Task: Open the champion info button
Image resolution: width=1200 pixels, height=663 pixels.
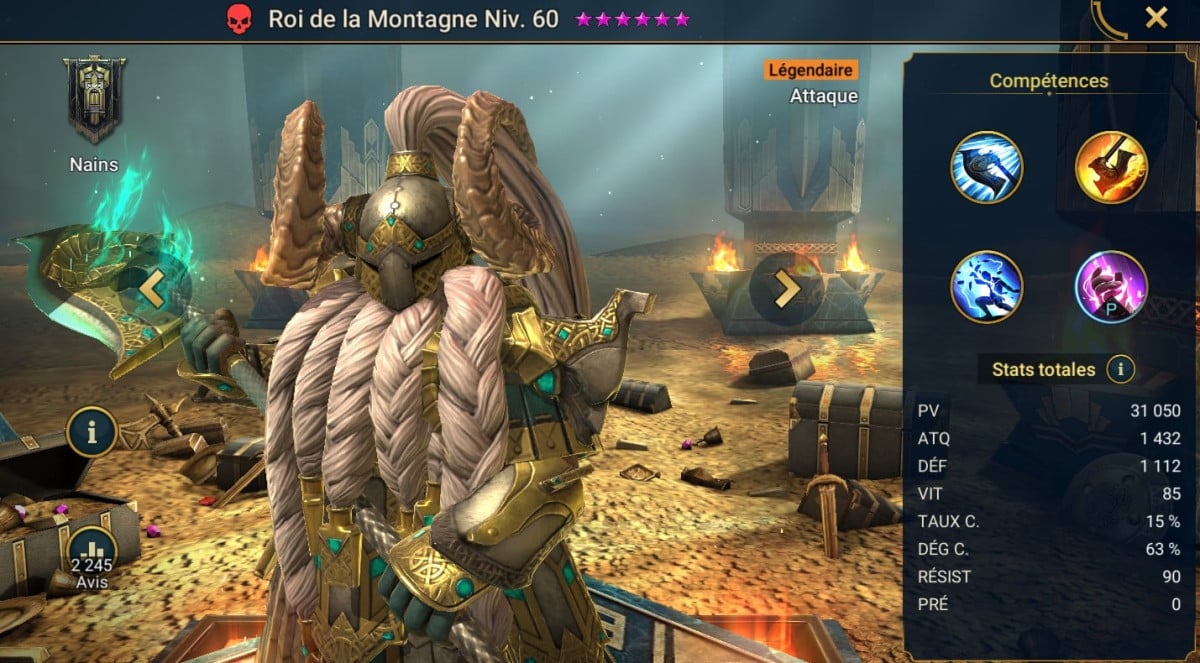Action: coord(92,432)
